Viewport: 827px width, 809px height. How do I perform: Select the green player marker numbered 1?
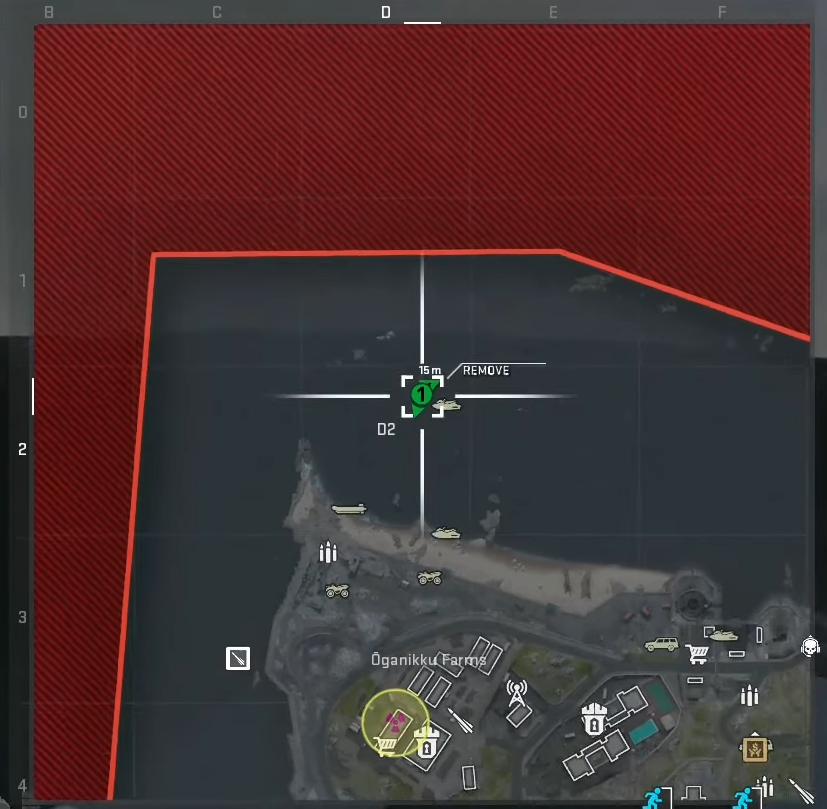click(x=422, y=395)
